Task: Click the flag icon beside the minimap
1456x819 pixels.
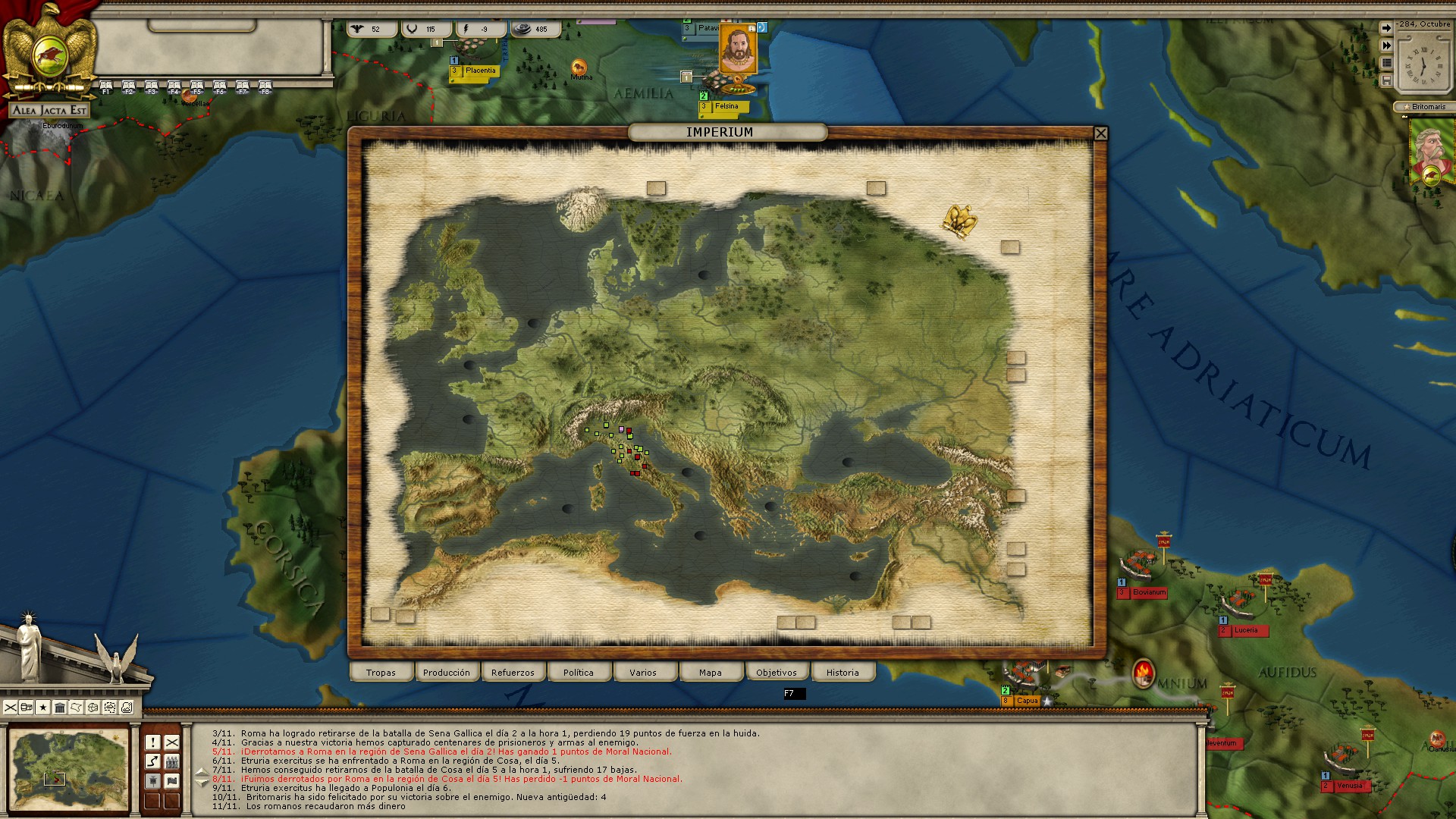Action: (173, 781)
